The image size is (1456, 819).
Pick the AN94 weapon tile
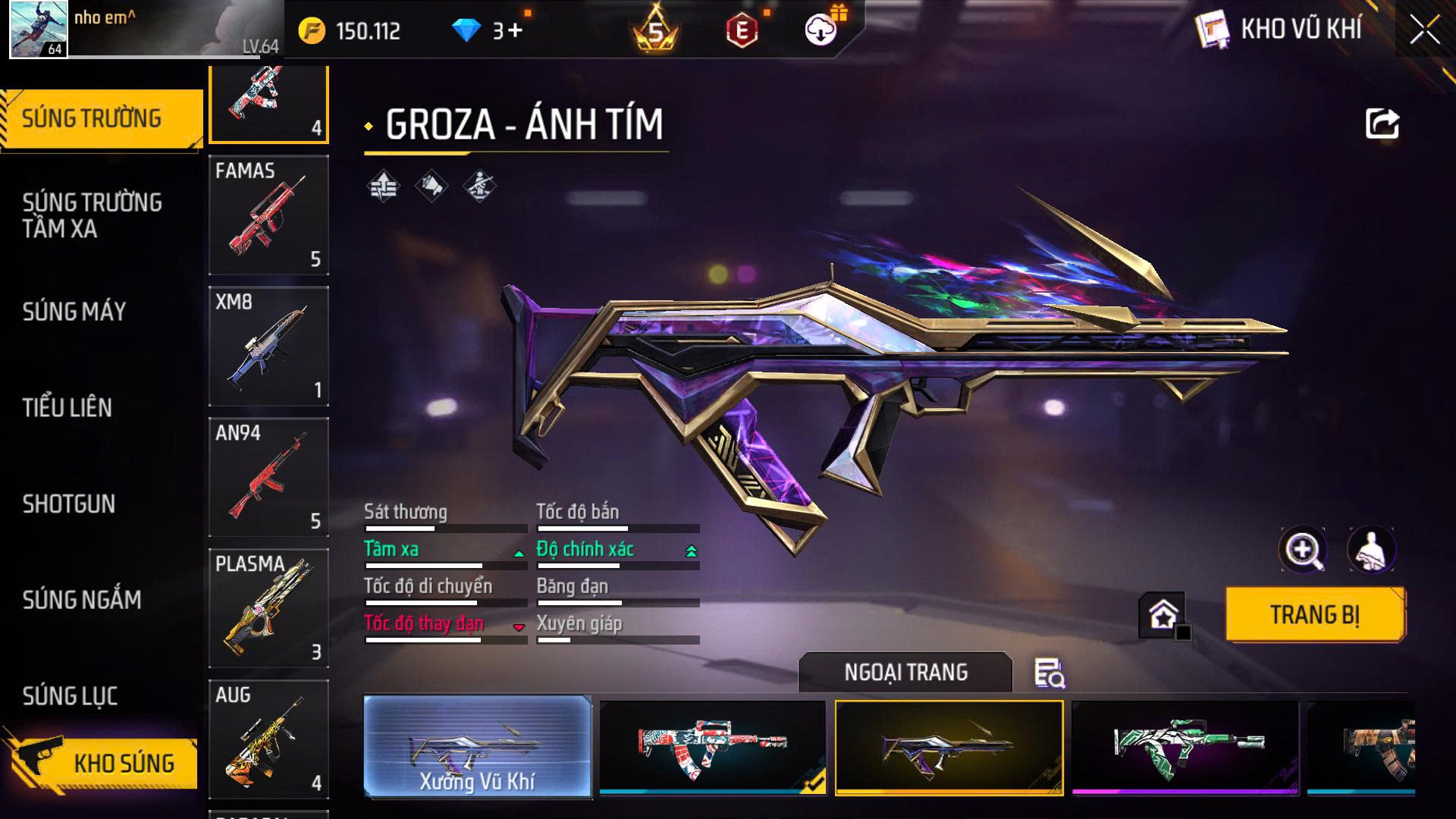pos(268,477)
